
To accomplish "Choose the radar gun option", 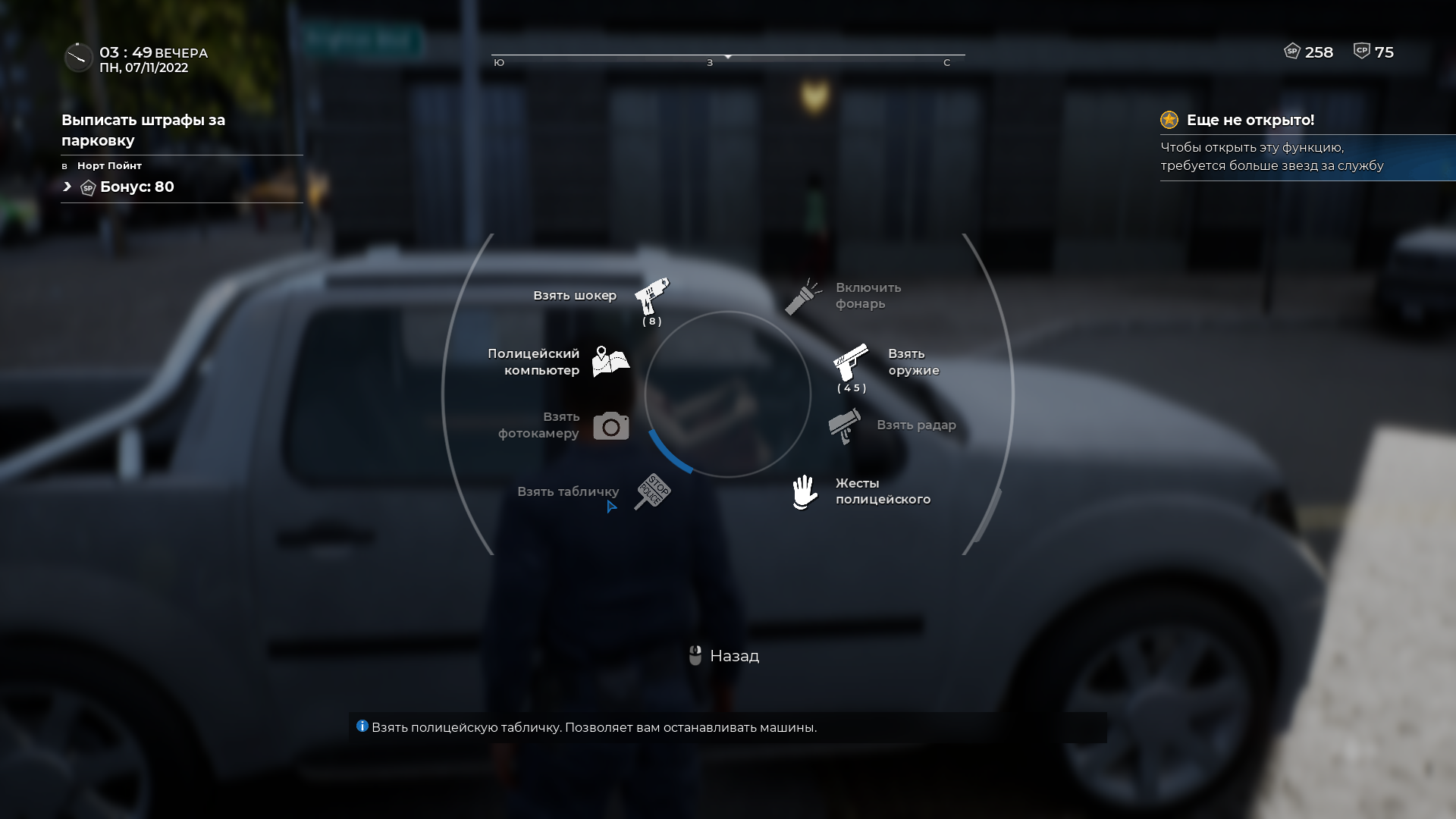I will pyautogui.click(x=844, y=426).
